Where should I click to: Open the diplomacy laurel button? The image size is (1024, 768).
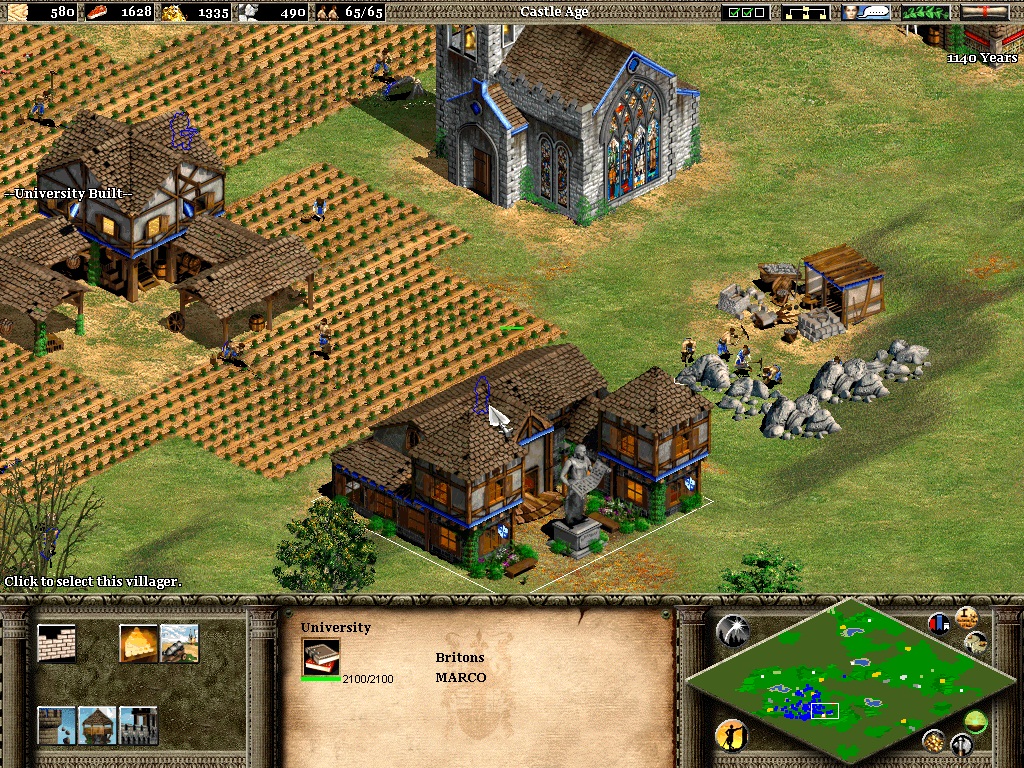(x=925, y=12)
